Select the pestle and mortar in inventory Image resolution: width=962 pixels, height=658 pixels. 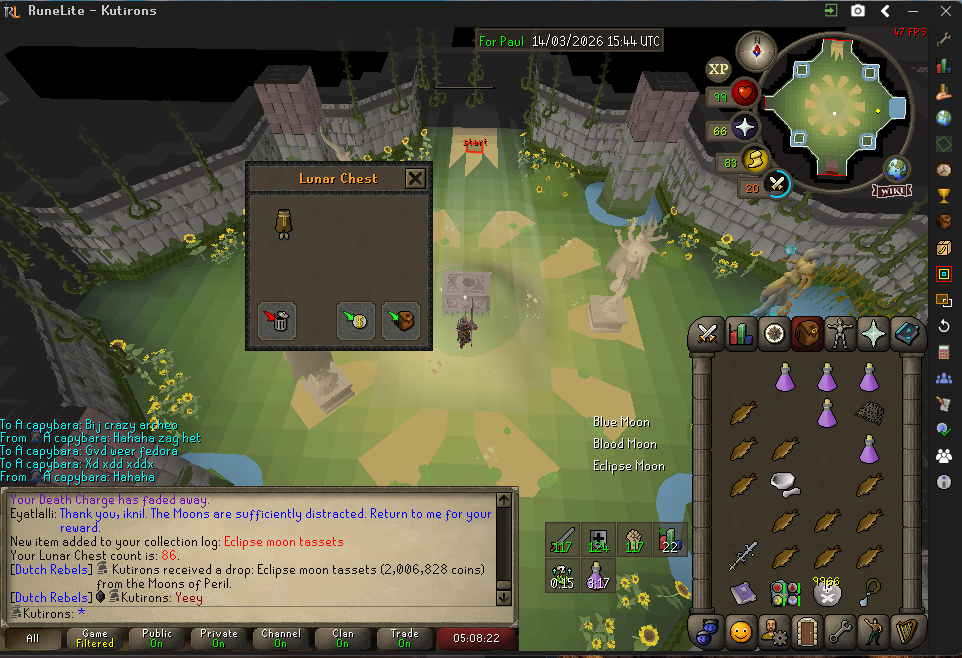[785, 484]
